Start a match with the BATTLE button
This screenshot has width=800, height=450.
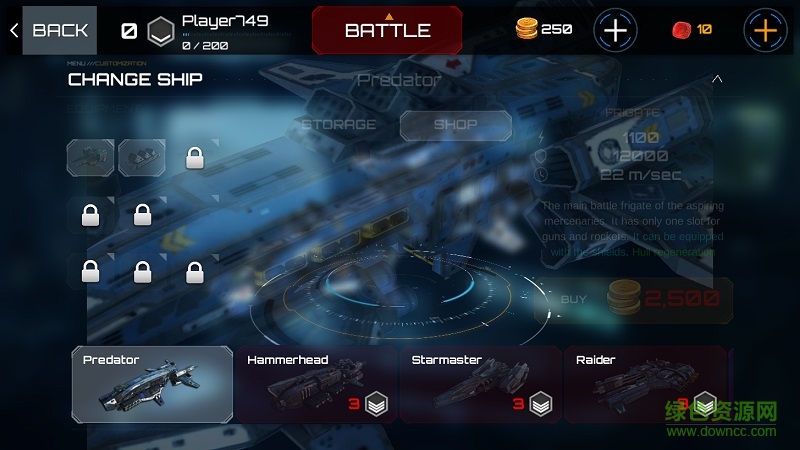387,30
